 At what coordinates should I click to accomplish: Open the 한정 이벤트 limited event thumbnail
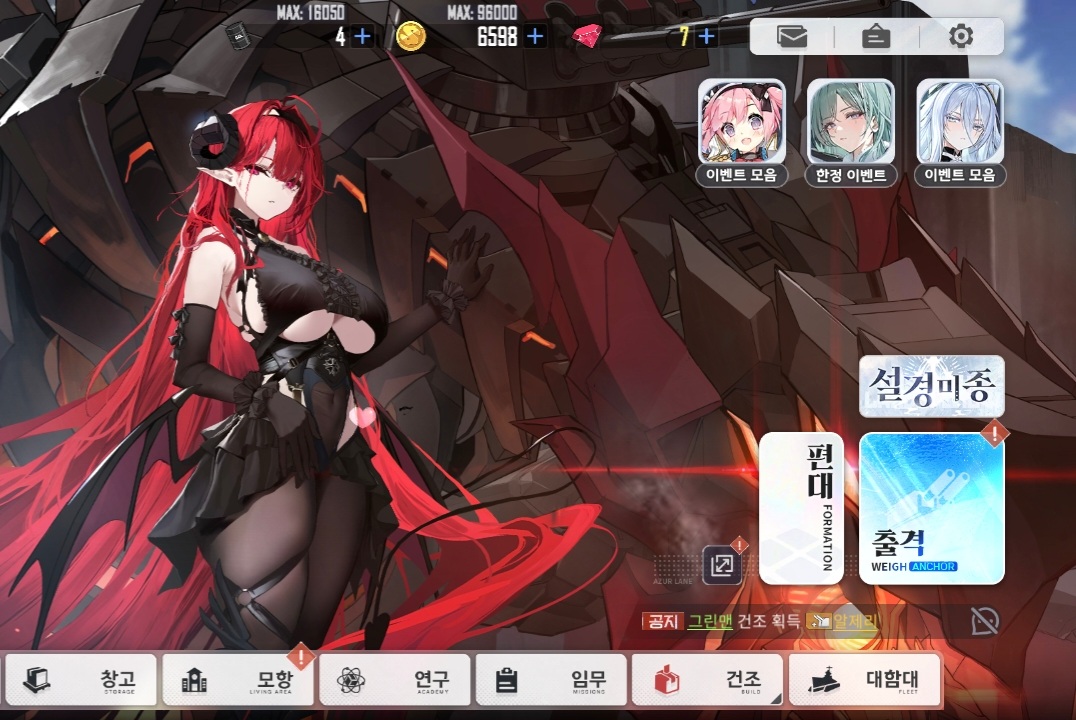(x=851, y=132)
